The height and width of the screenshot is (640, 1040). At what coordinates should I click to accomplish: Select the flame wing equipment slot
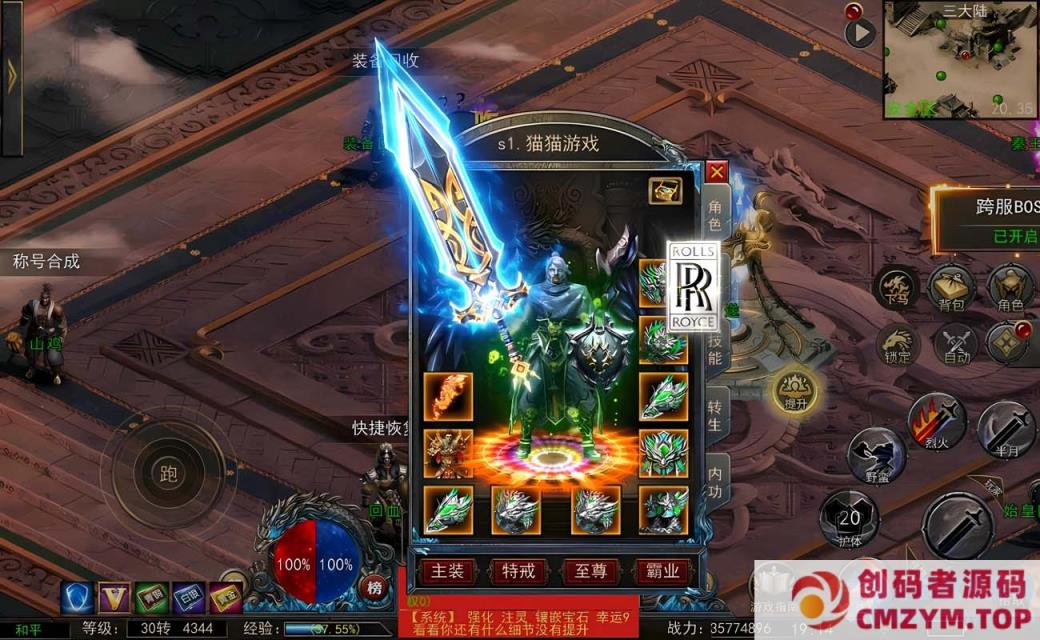(x=448, y=396)
